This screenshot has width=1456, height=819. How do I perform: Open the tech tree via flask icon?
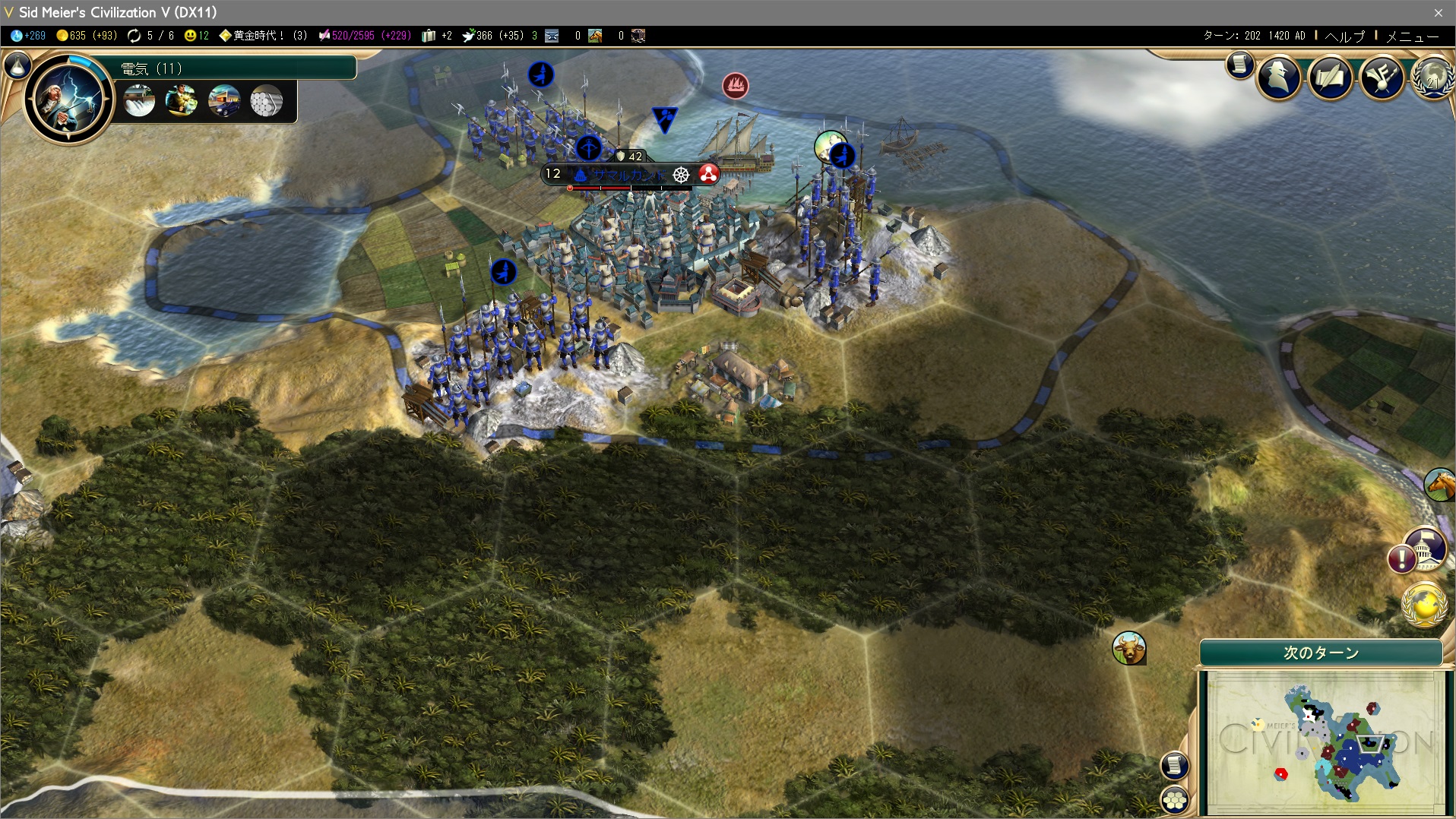[x=17, y=67]
